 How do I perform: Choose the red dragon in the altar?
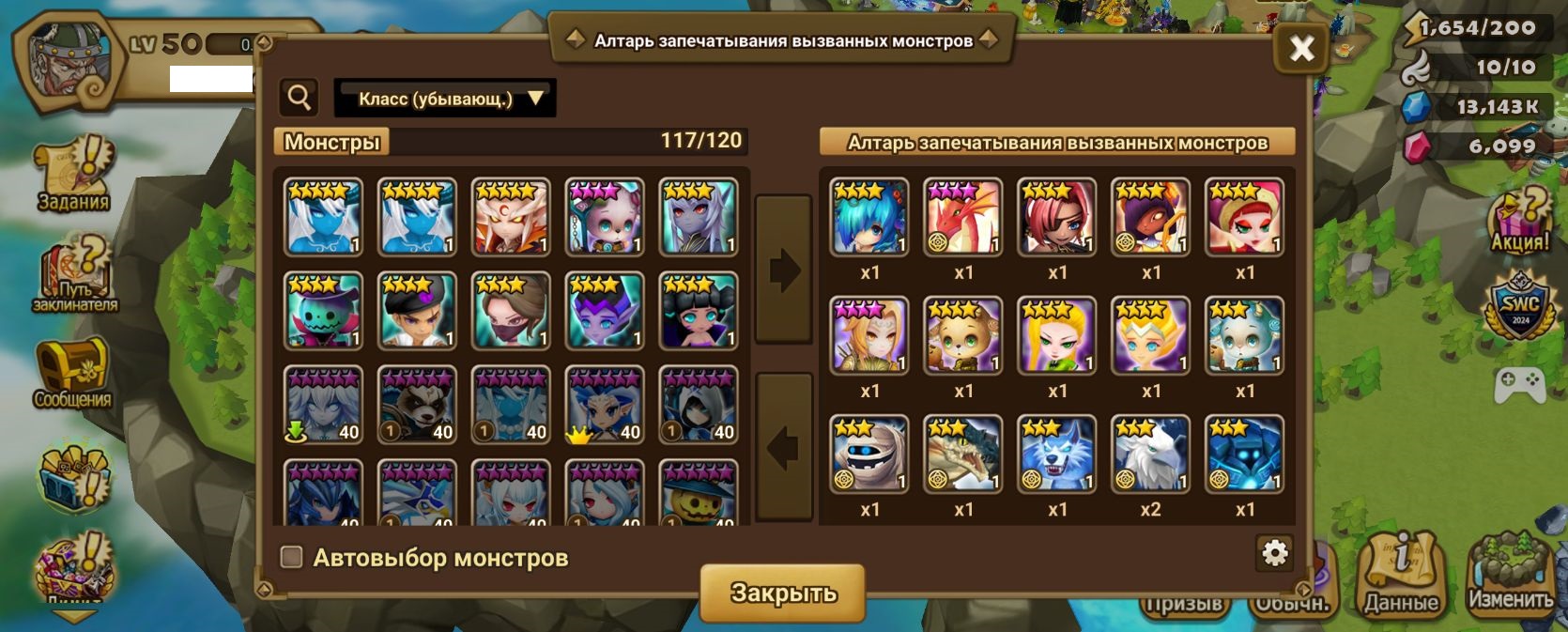point(963,217)
